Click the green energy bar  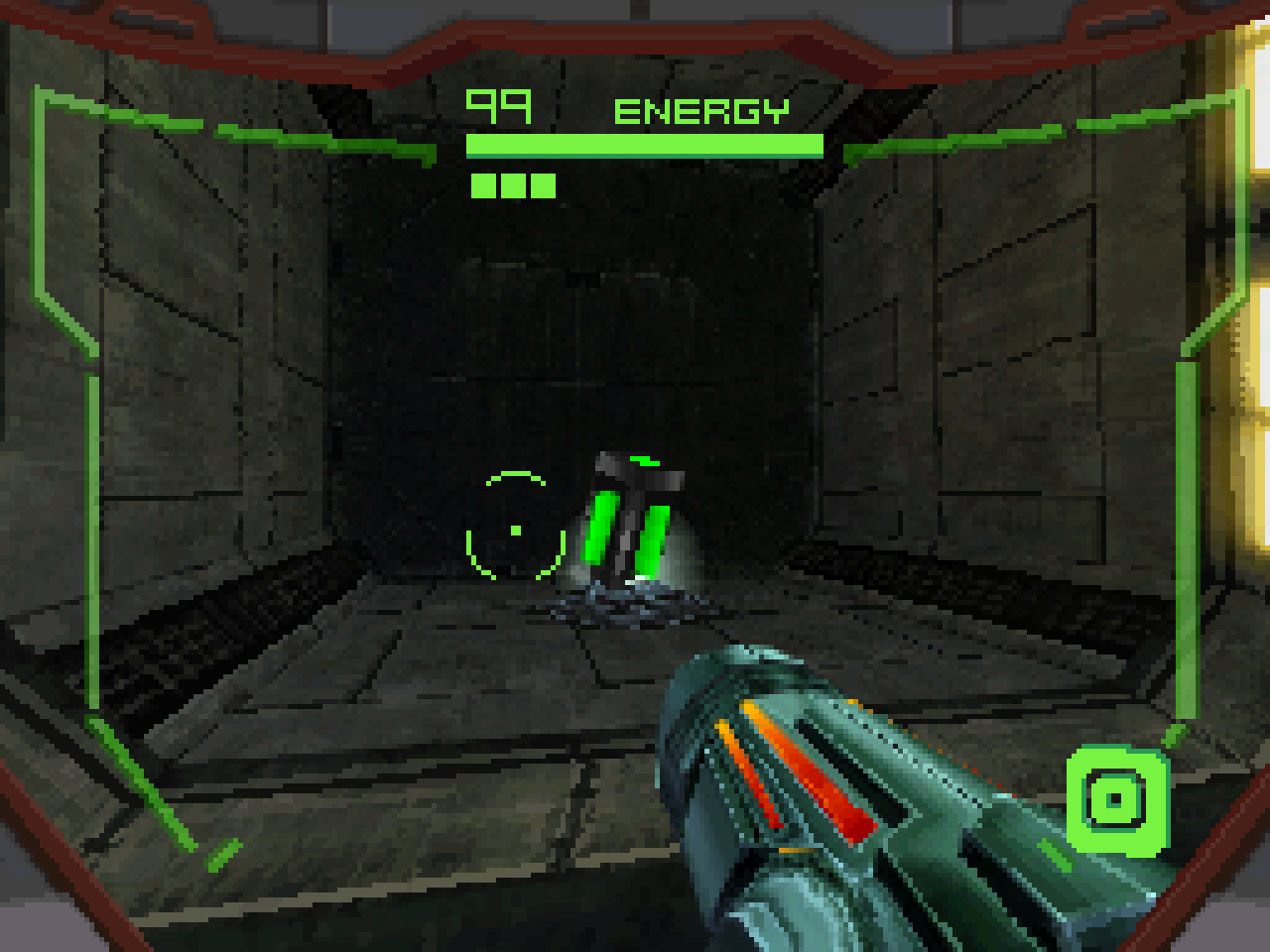(x=643, y=145)
